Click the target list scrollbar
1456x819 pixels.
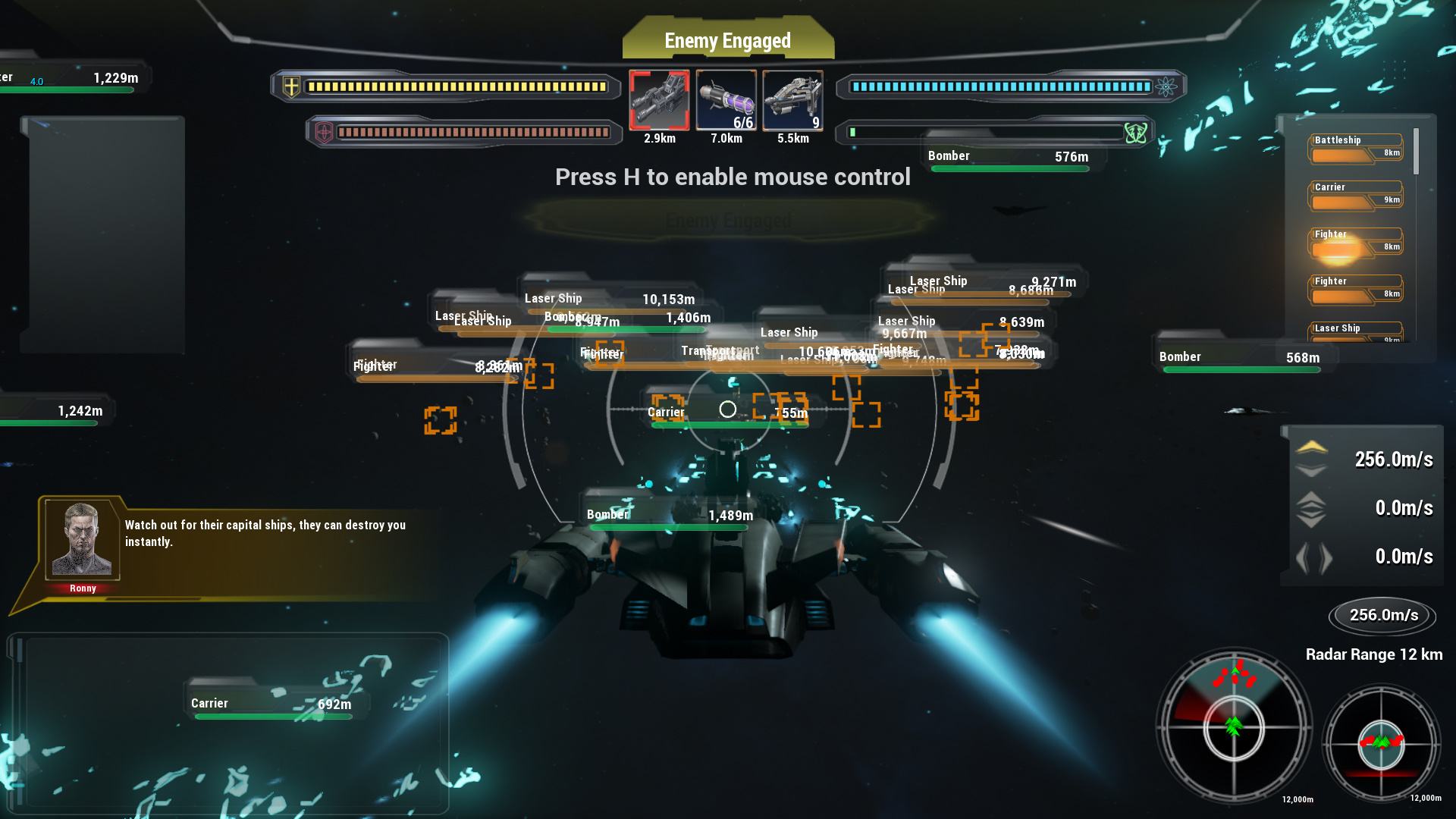coord(1416,152)
